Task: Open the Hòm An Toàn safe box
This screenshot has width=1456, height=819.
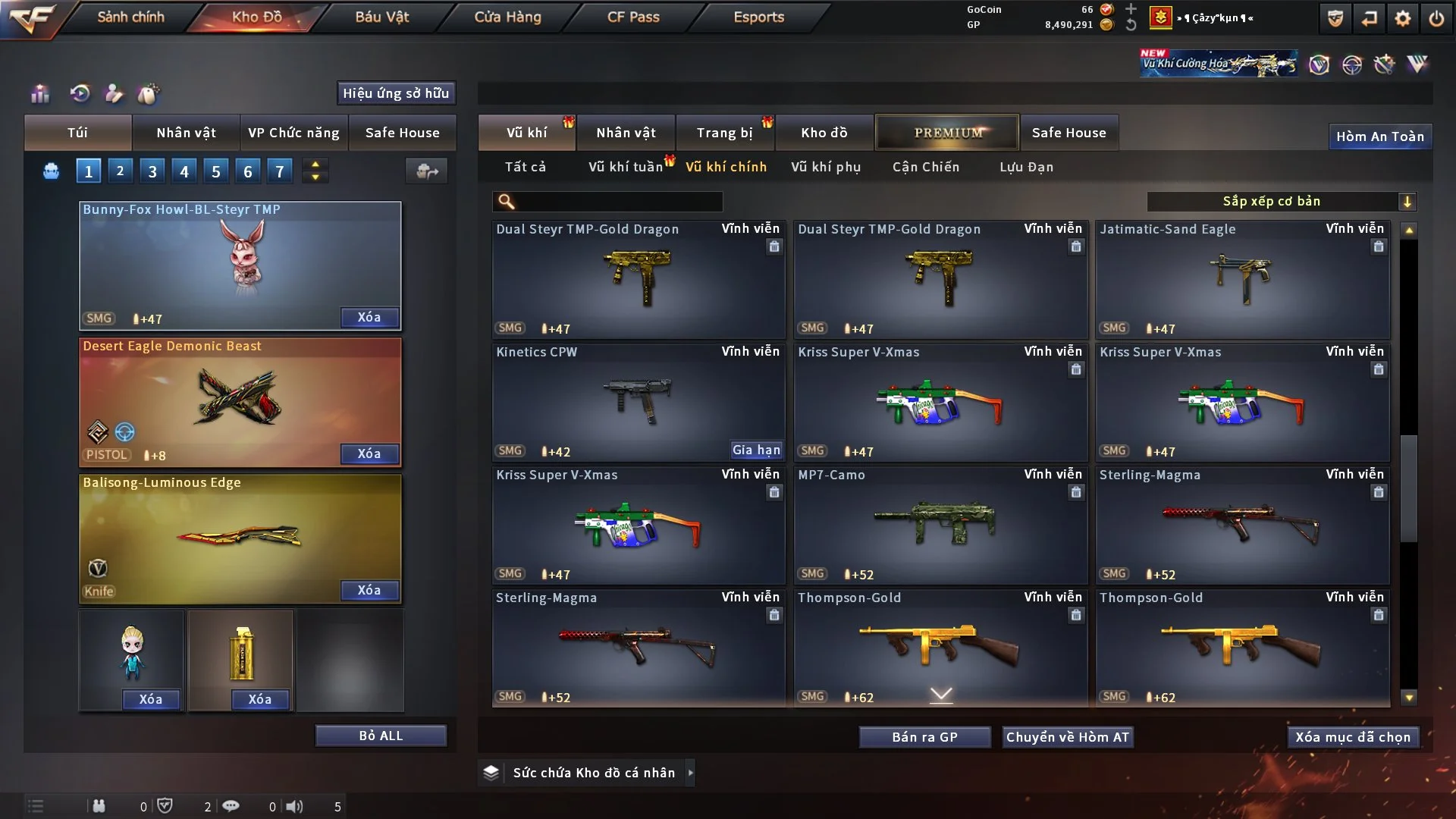Action: click(1379, 136)
